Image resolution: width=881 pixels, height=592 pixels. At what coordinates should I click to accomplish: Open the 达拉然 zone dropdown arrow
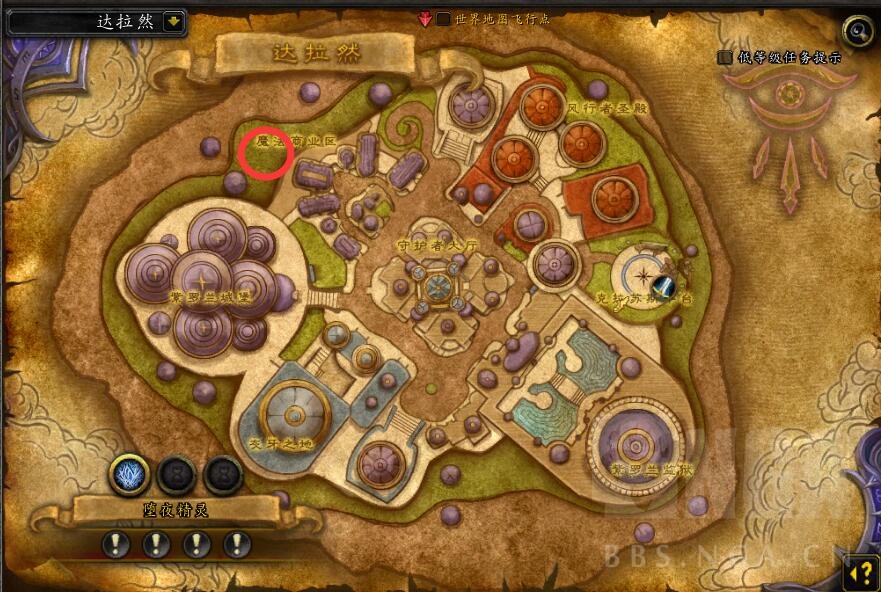tap(174, 21)
